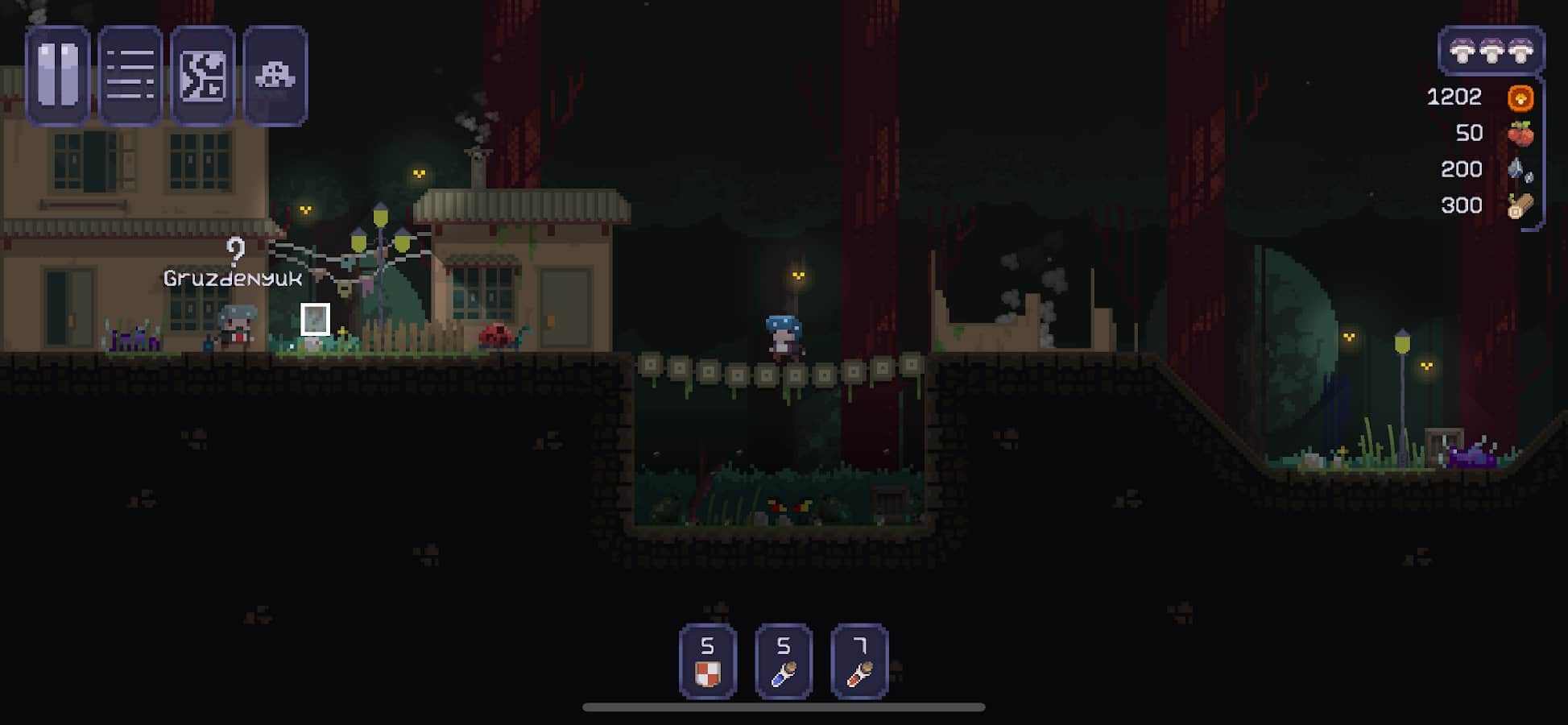Select the white highlighted interaction square
This screenshot has height=725, width=1568.
pyautogui.click(x=315, y=321)
